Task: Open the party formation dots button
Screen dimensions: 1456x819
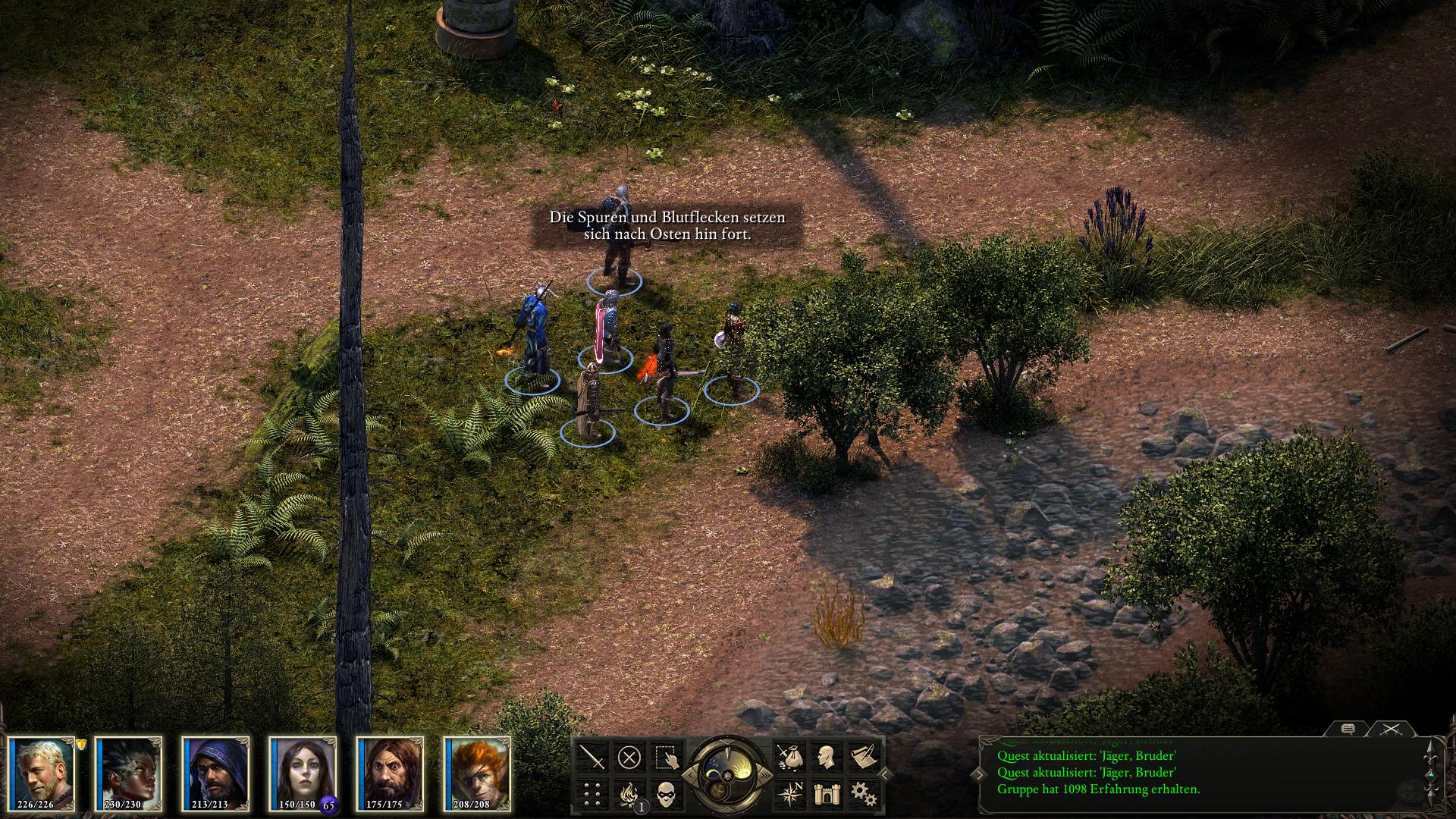Action: [592, 794]
